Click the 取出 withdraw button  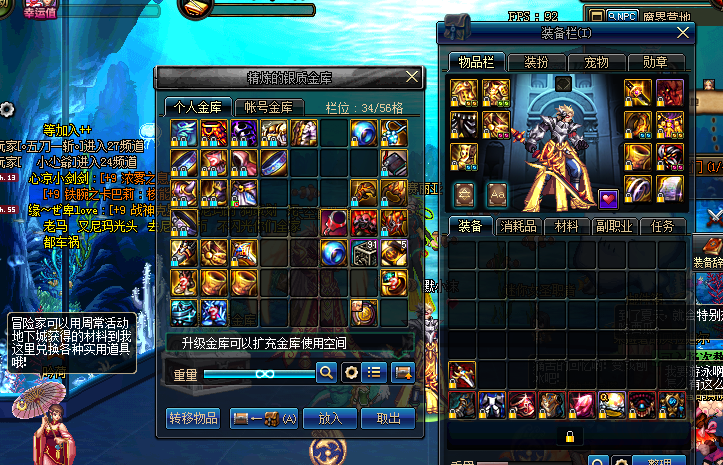(388, 418)
